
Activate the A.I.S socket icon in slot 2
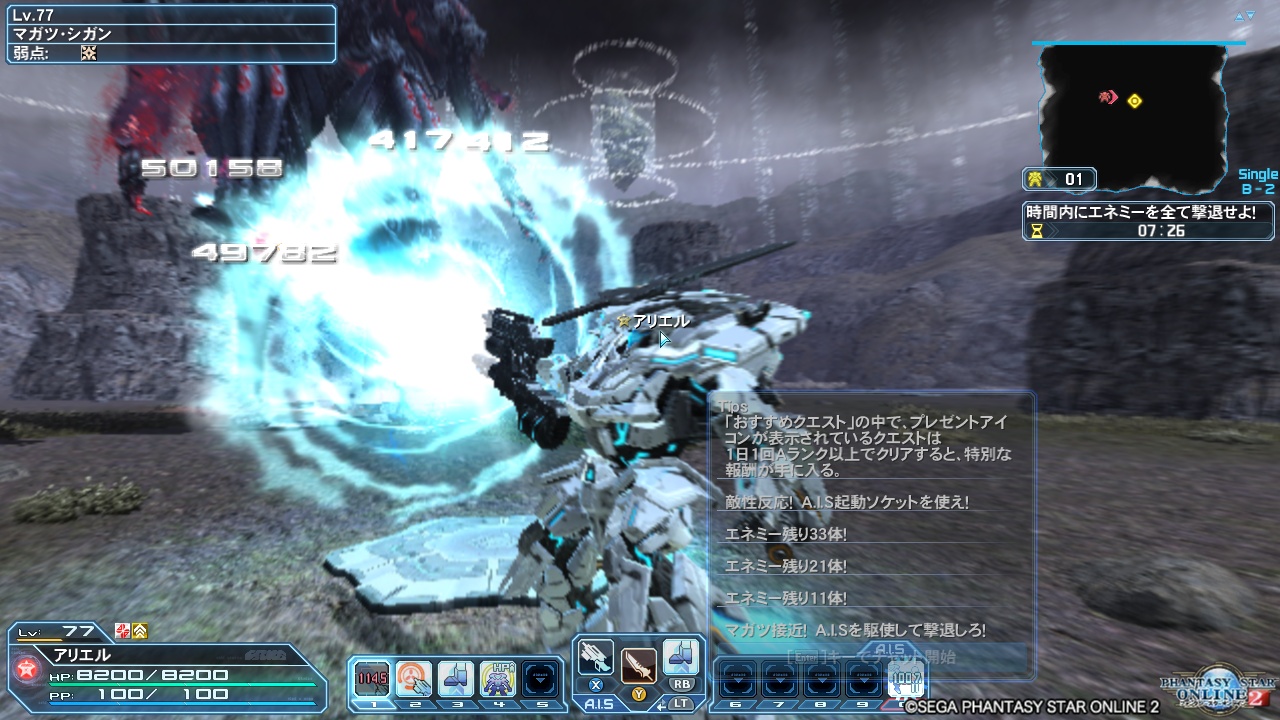[x=413, y=677]
